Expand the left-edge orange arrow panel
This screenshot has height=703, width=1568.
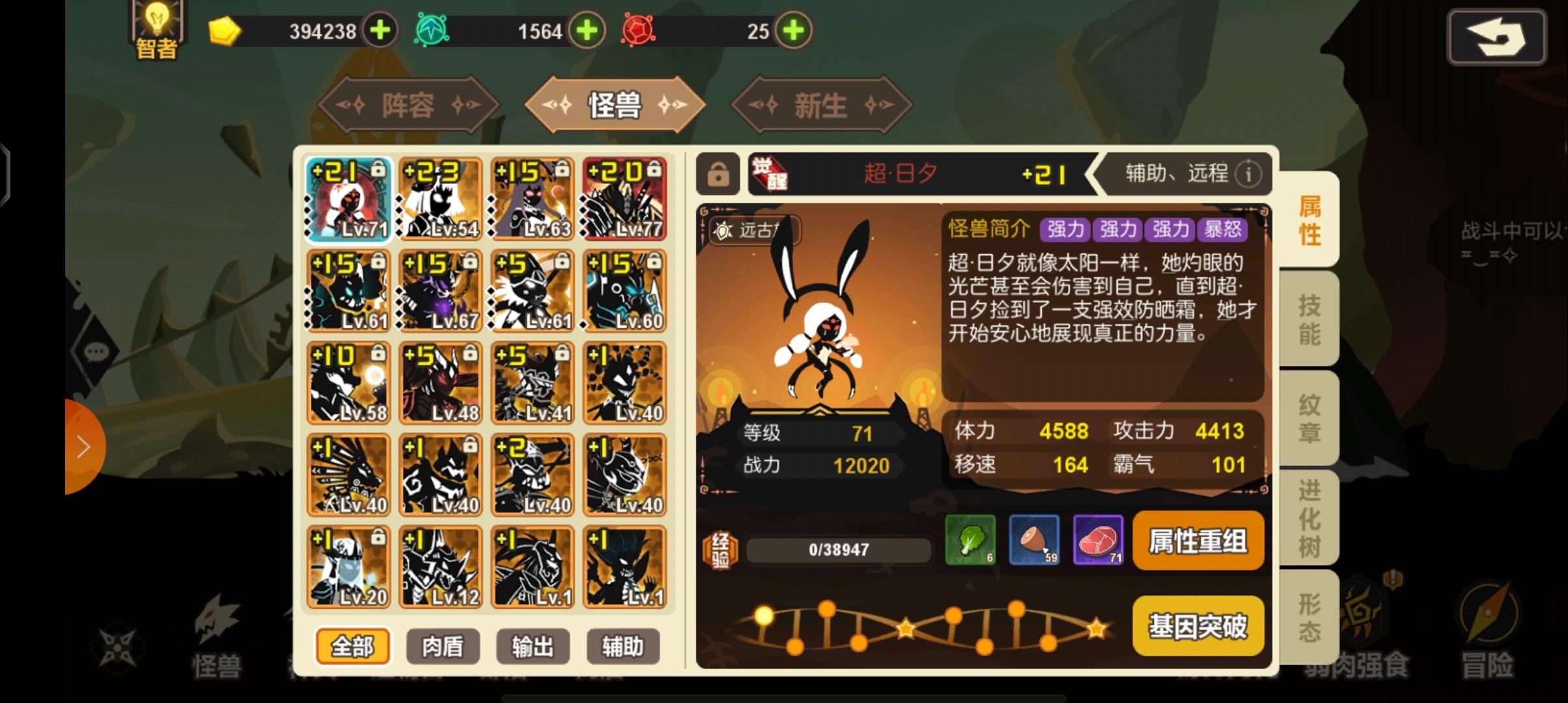pyautogui.click(x=83, y=447)
